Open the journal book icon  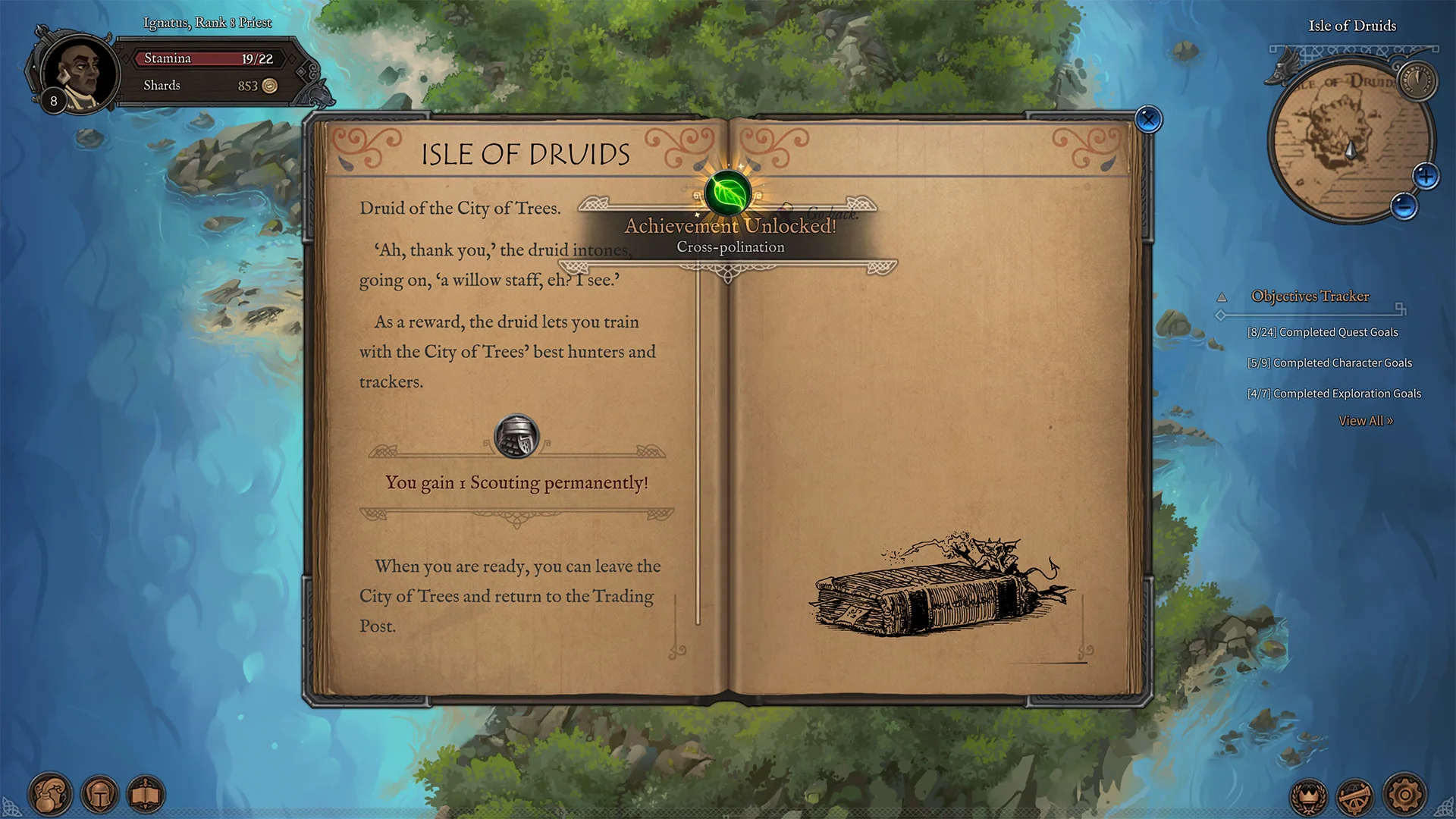[x=146, y=795]
